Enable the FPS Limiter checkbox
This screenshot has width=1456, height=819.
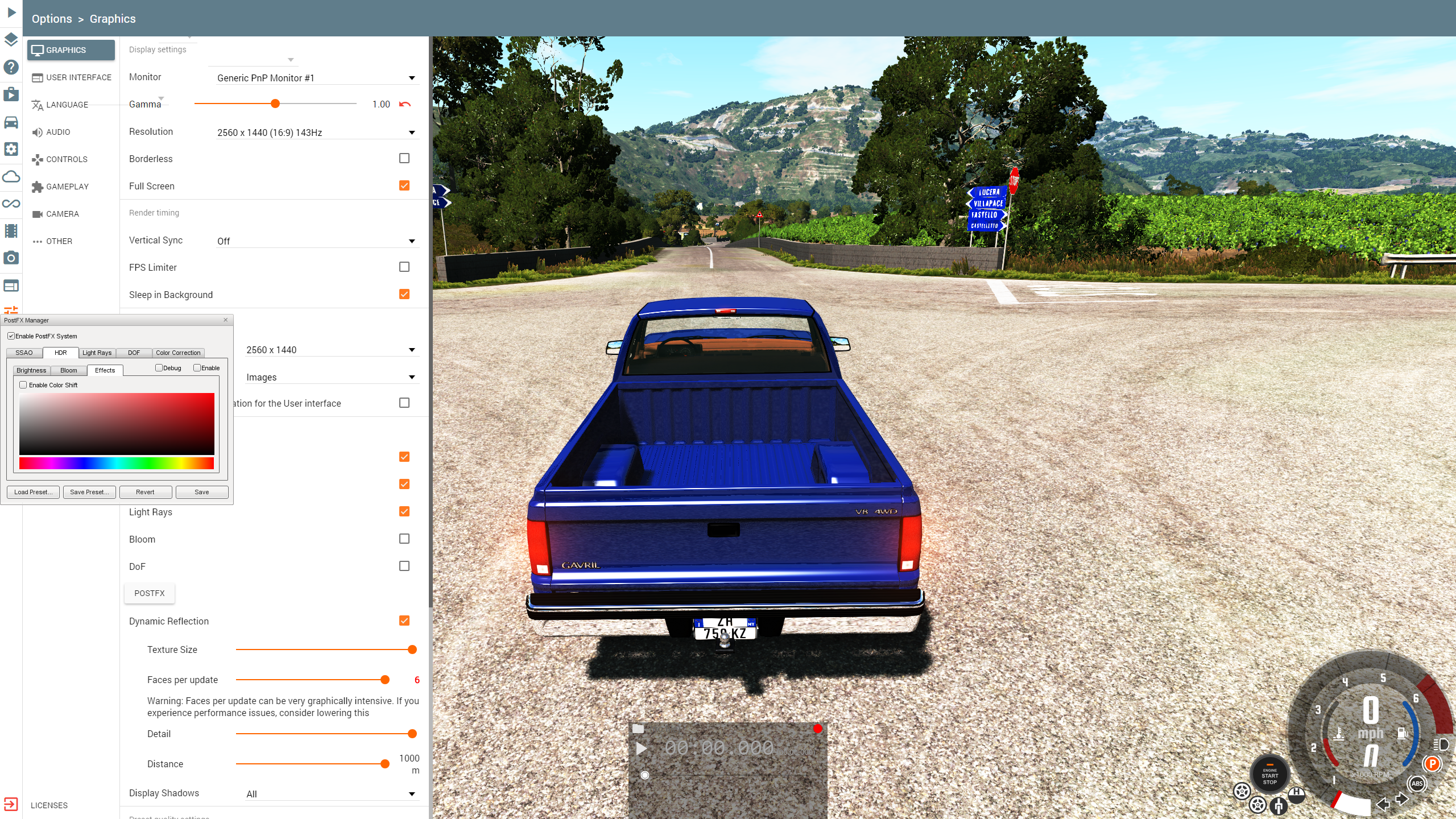tap(404, 267)
